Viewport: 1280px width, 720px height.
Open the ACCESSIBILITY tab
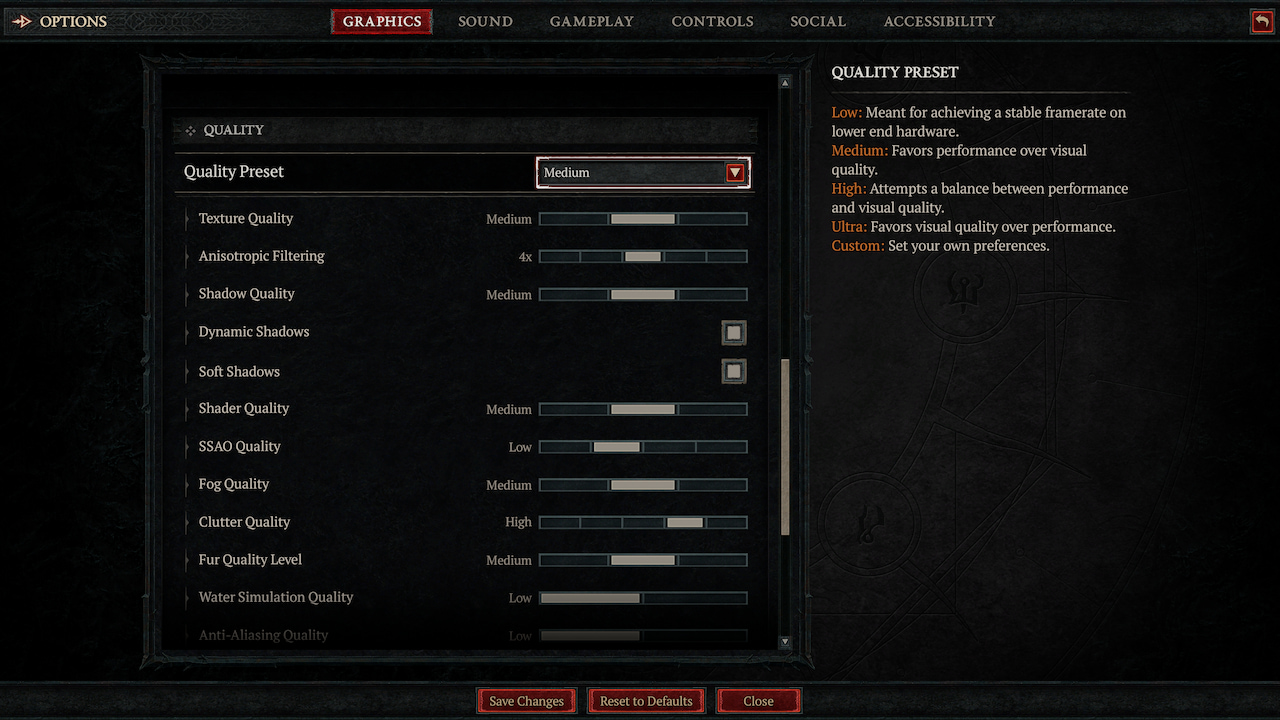pos(939,20)
